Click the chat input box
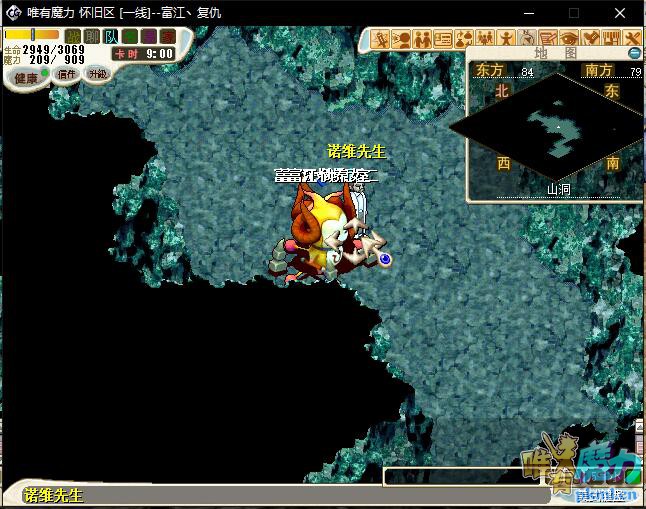The width and height of the screenshot is (646, 509). [462, 477]
